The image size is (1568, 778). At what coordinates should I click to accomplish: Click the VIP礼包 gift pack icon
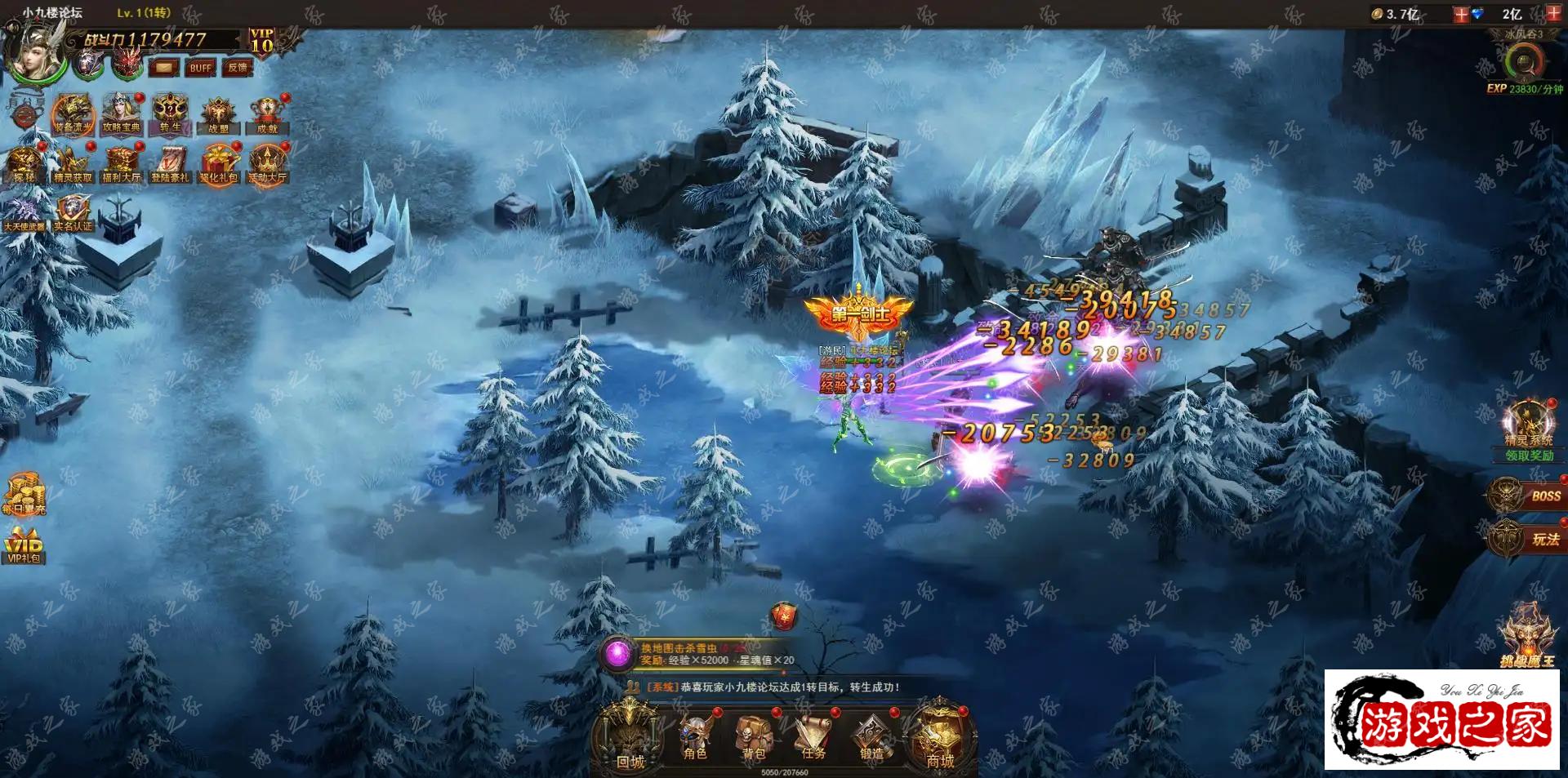[24, 546]
